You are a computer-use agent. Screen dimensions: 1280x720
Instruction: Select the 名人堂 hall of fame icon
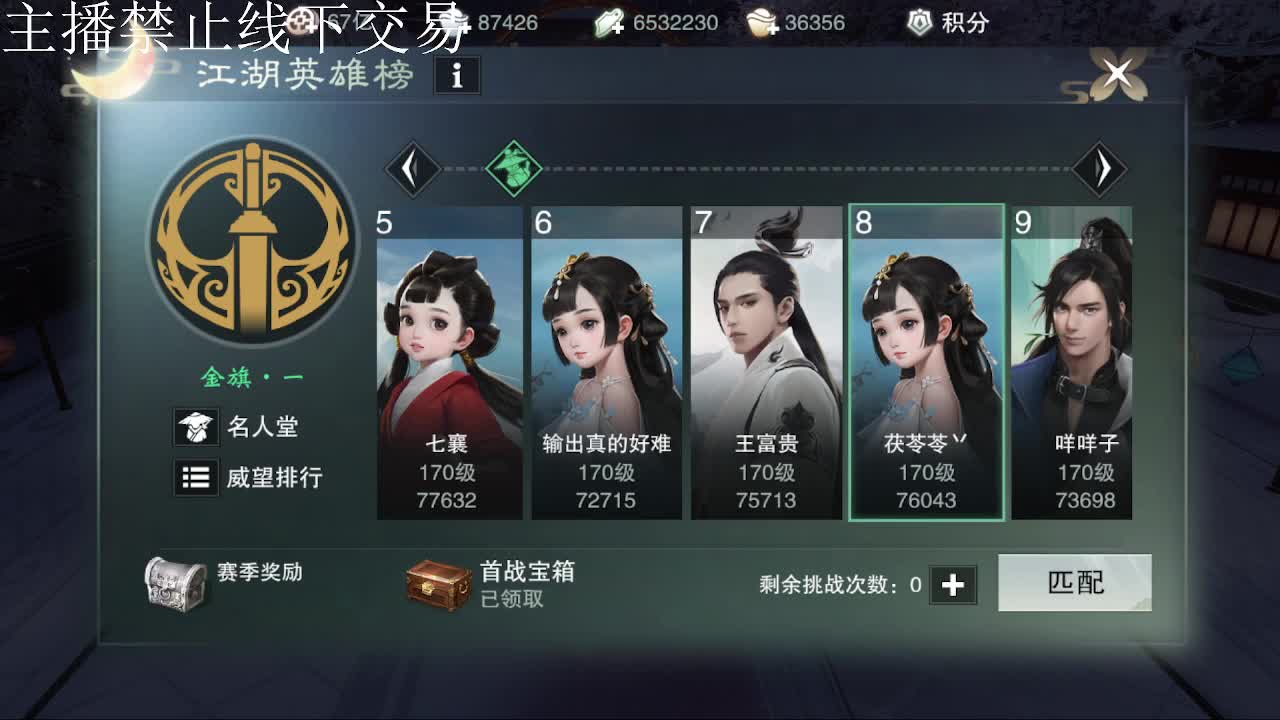click(x=196, y=427)
